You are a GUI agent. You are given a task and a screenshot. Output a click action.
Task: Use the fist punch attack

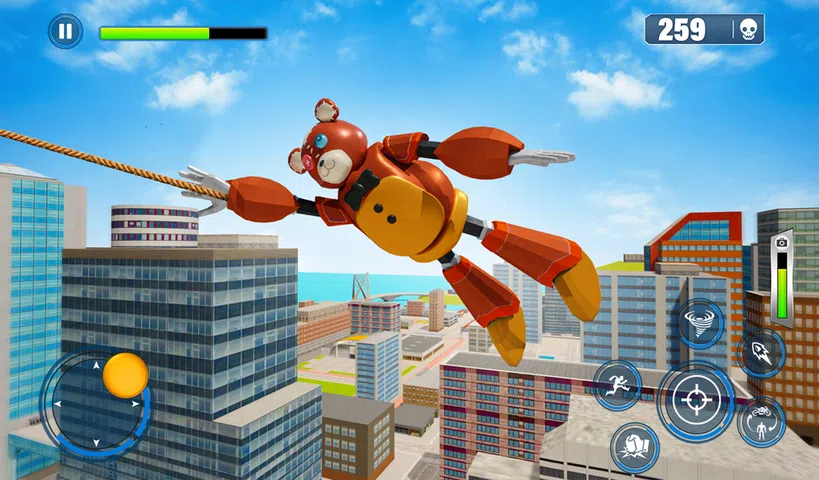[x=635, y=447]
